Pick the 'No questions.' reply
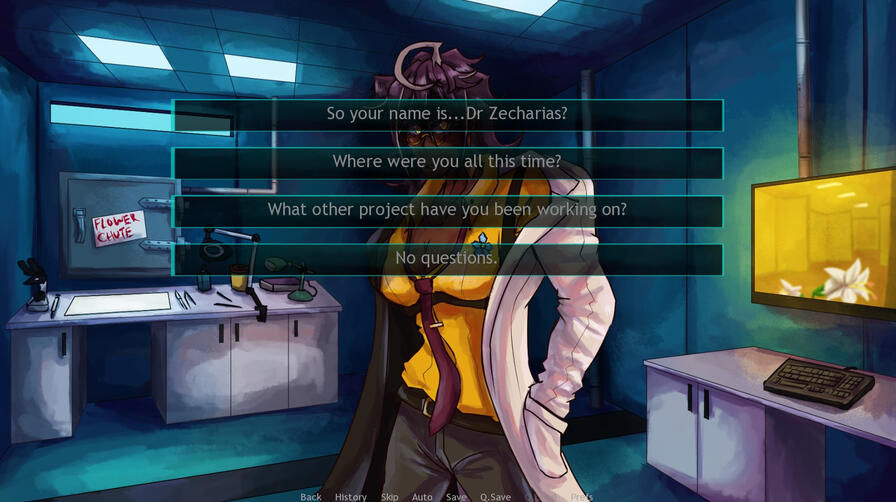Viewport: 896px width, 502px height. (x=447, y=258)
